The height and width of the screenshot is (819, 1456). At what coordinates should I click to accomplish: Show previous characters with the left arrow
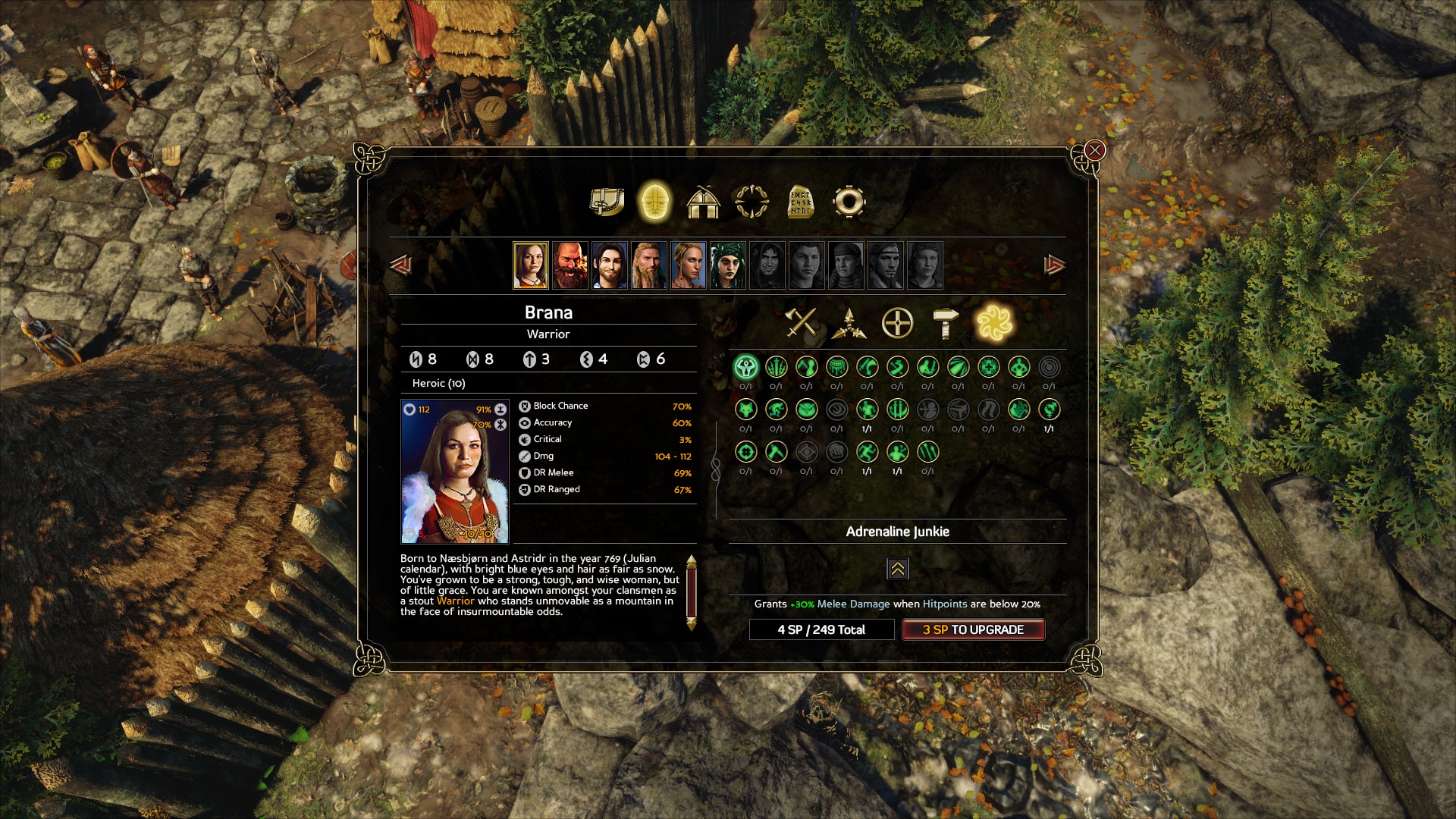point(400,265)
